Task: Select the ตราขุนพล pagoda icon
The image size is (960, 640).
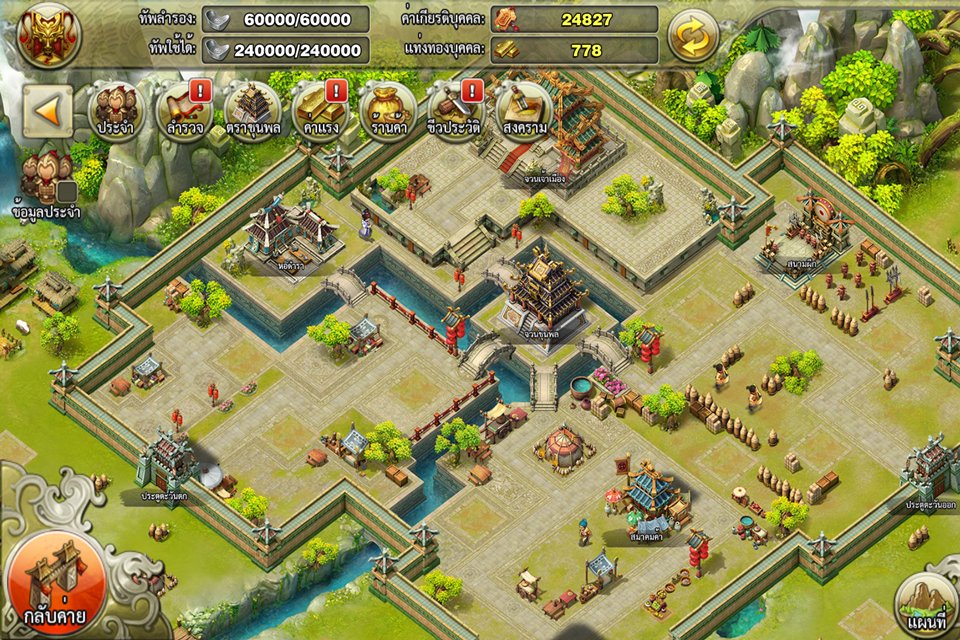Action: point(252,110)
